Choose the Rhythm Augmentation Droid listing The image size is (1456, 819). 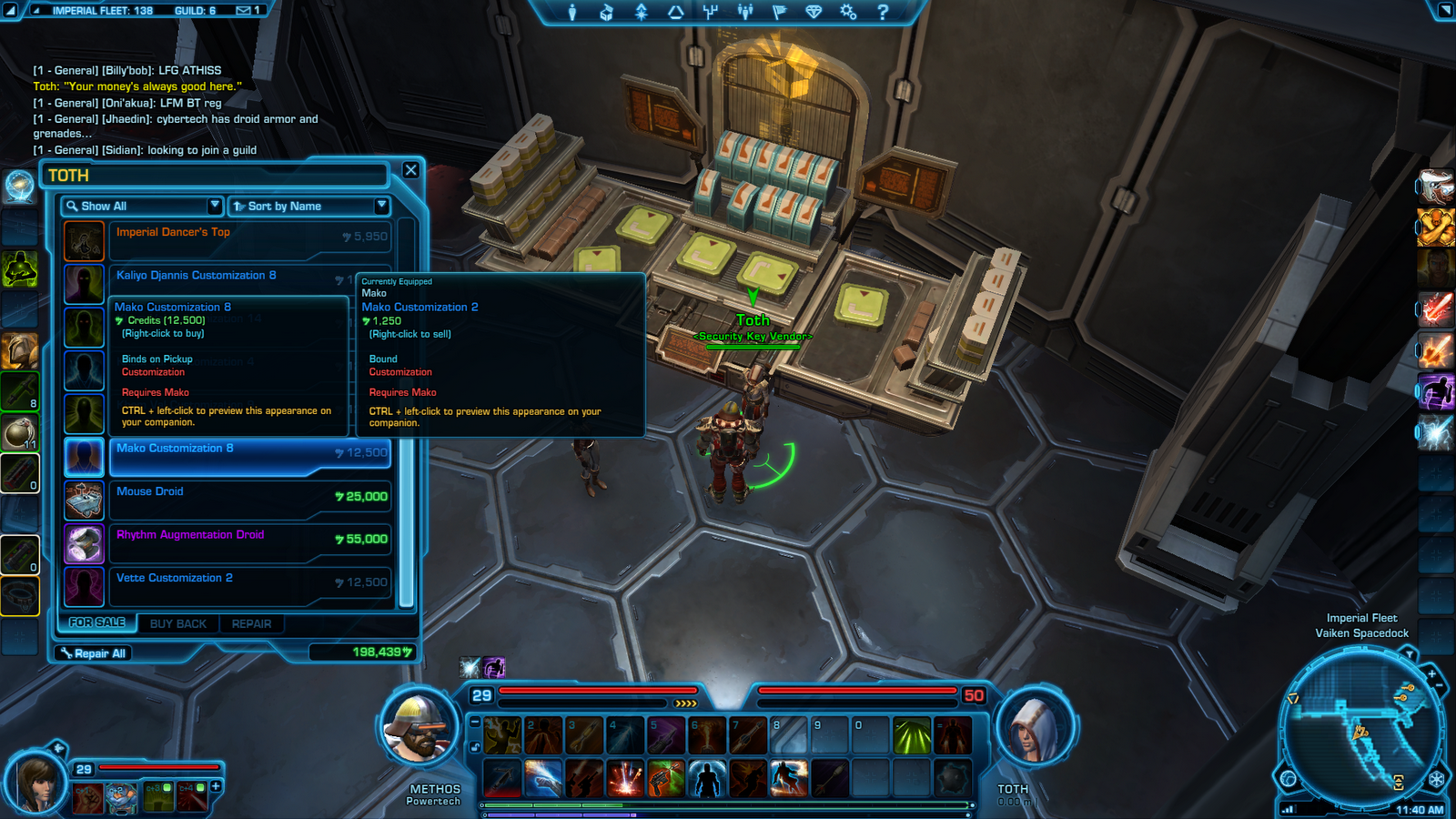coord(248,542)
